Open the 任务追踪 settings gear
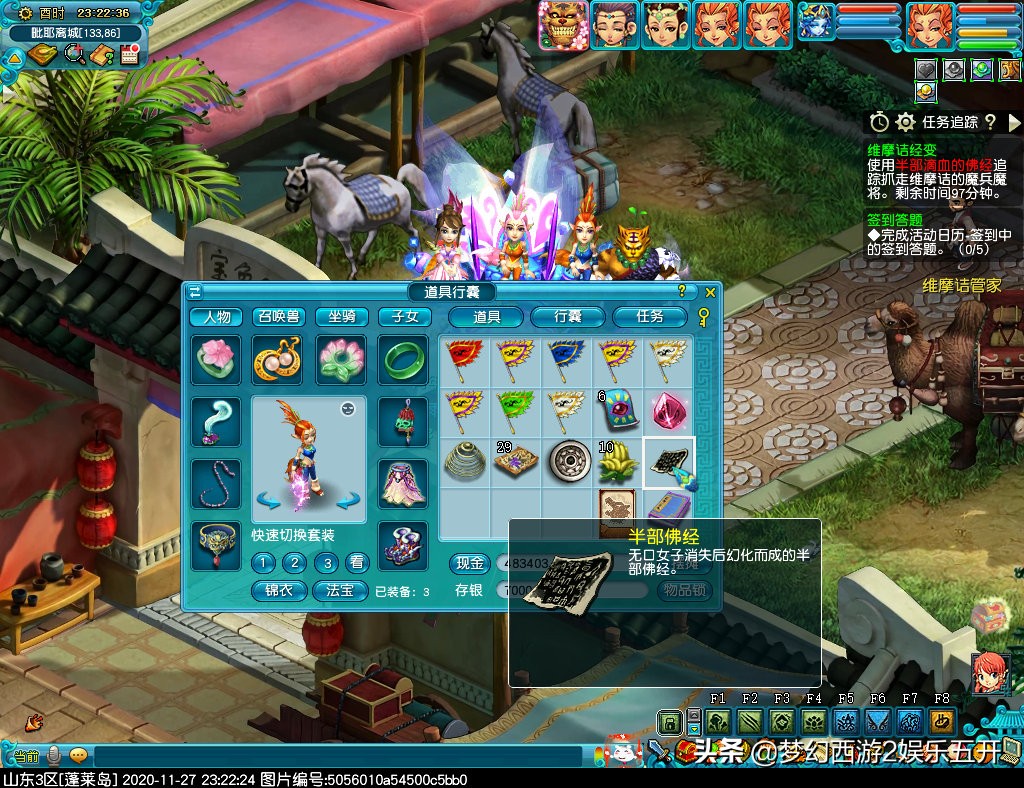Screen dimensions: 1024x788 coord(906,122)
